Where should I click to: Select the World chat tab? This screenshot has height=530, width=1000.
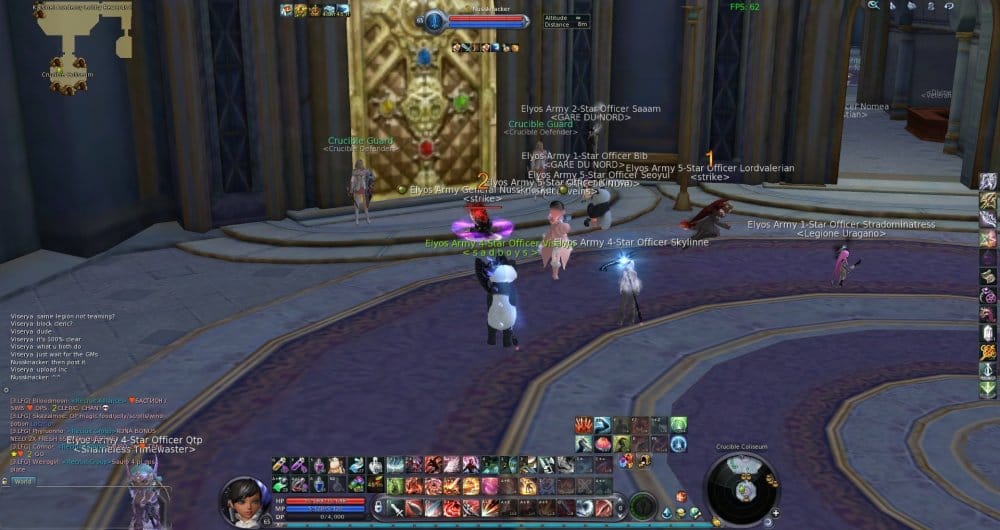point(23,481)
